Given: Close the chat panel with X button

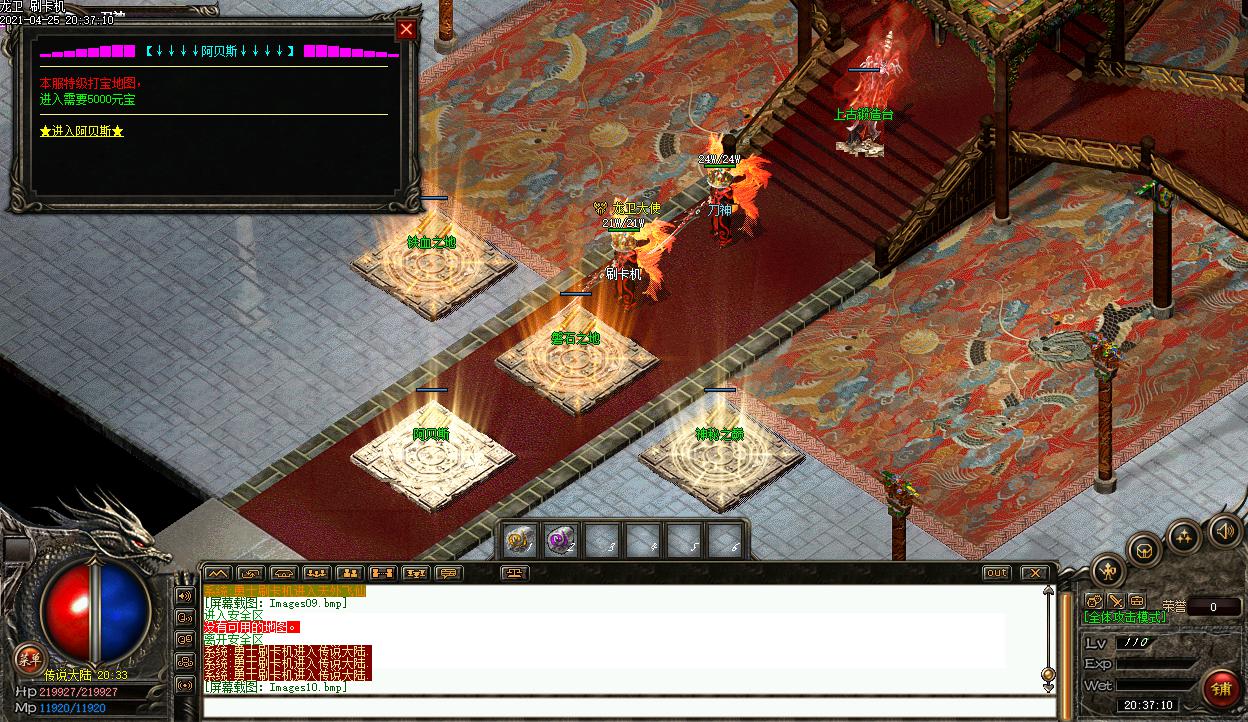Looking at the screenshot, I should [1034, 573].
